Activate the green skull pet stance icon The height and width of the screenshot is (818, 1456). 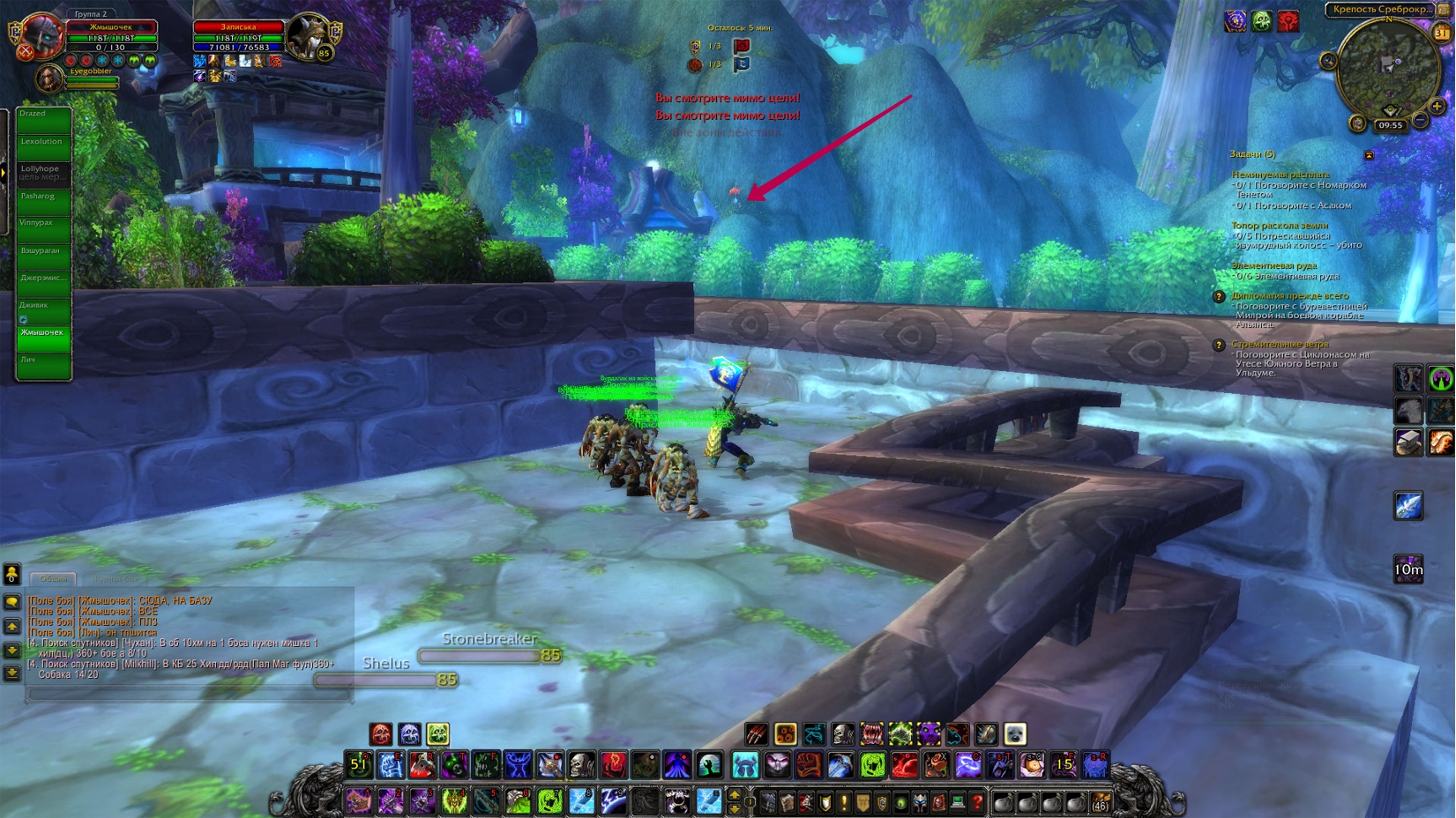[438, 733]
